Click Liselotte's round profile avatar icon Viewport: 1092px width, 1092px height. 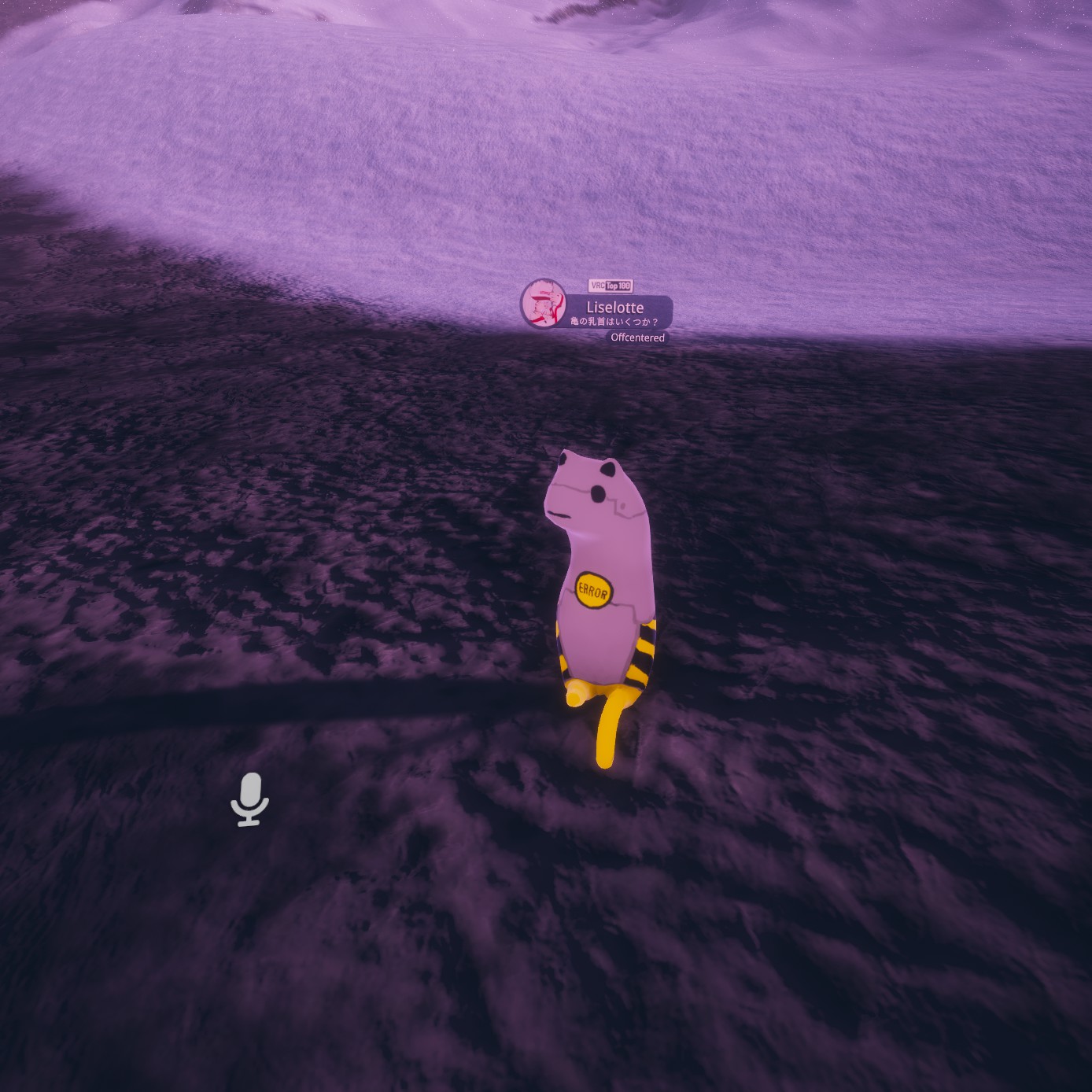tap(544, 304)
